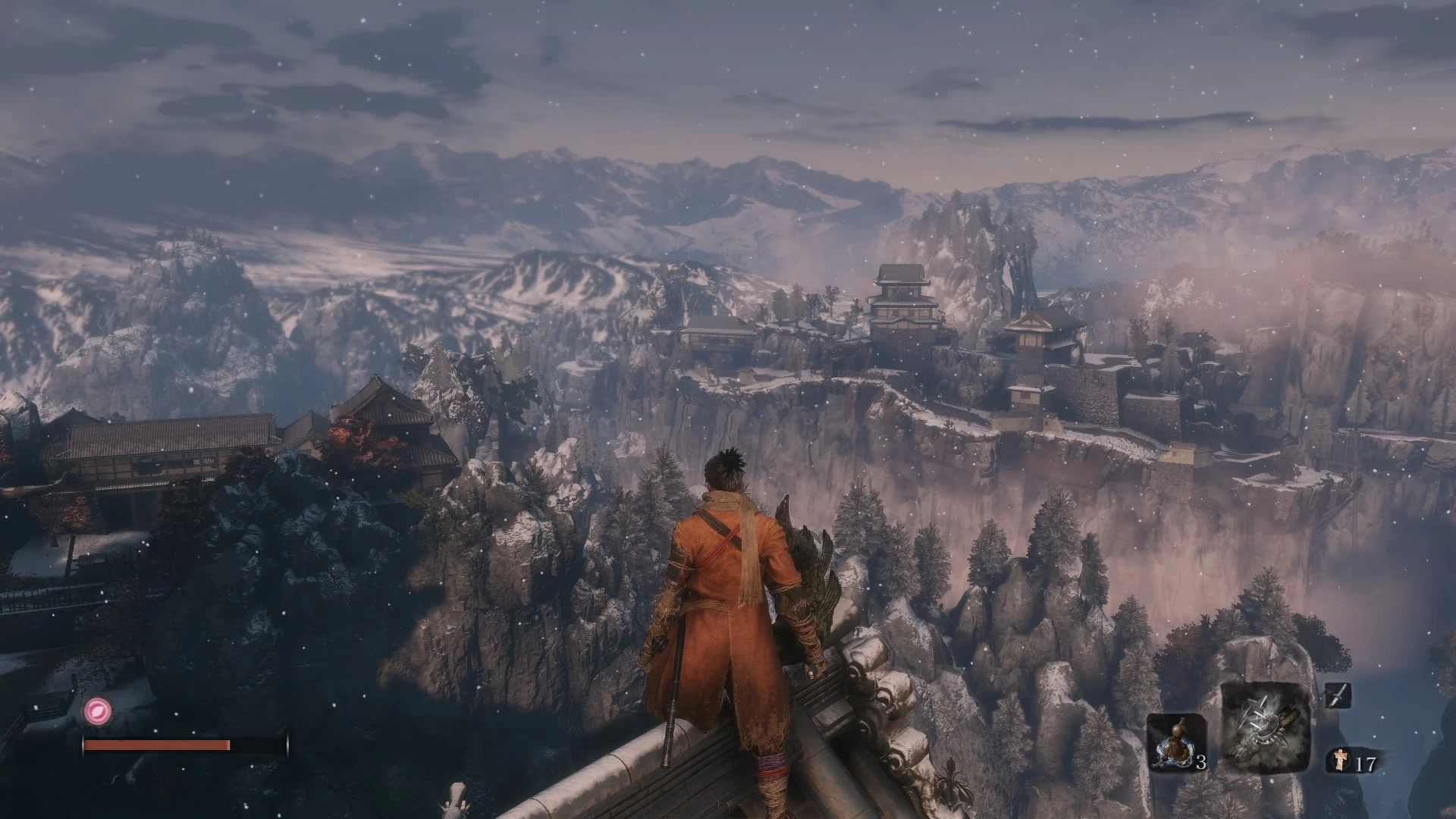Use the Healing Gourd quick item
The width and height of the screenshot is (1456, 819).
pyautogui.click(x=1175, y=742)
